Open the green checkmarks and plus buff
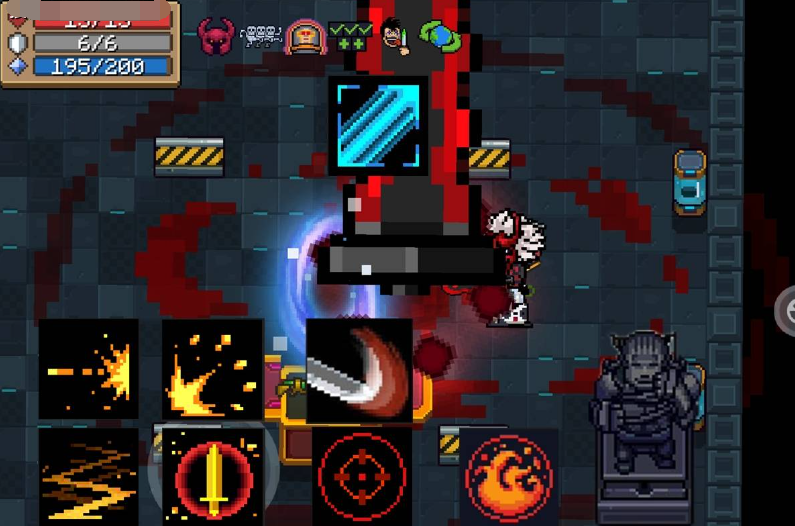 click(x=349, y=37)
